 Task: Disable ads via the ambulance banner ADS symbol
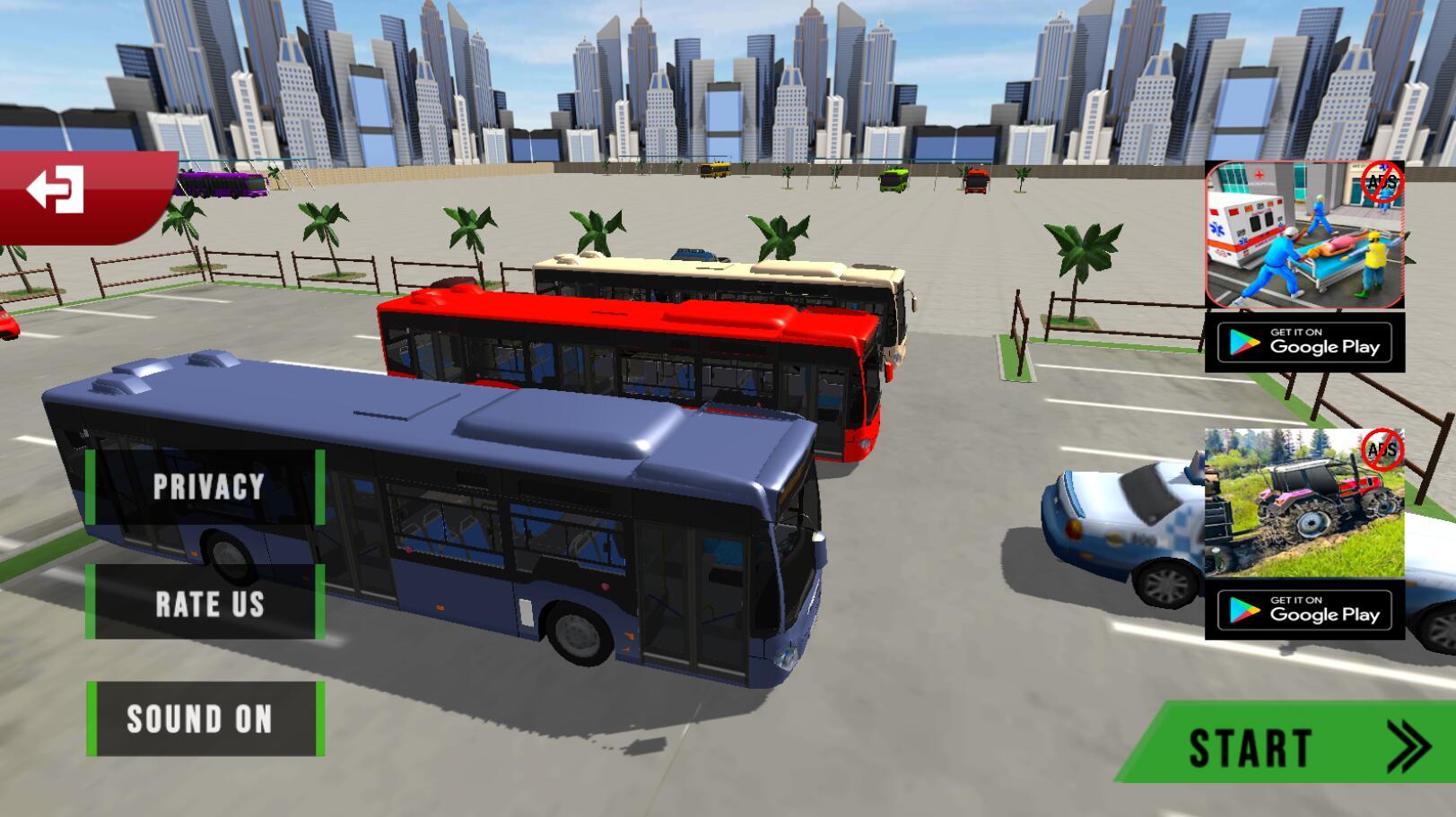1379,183
